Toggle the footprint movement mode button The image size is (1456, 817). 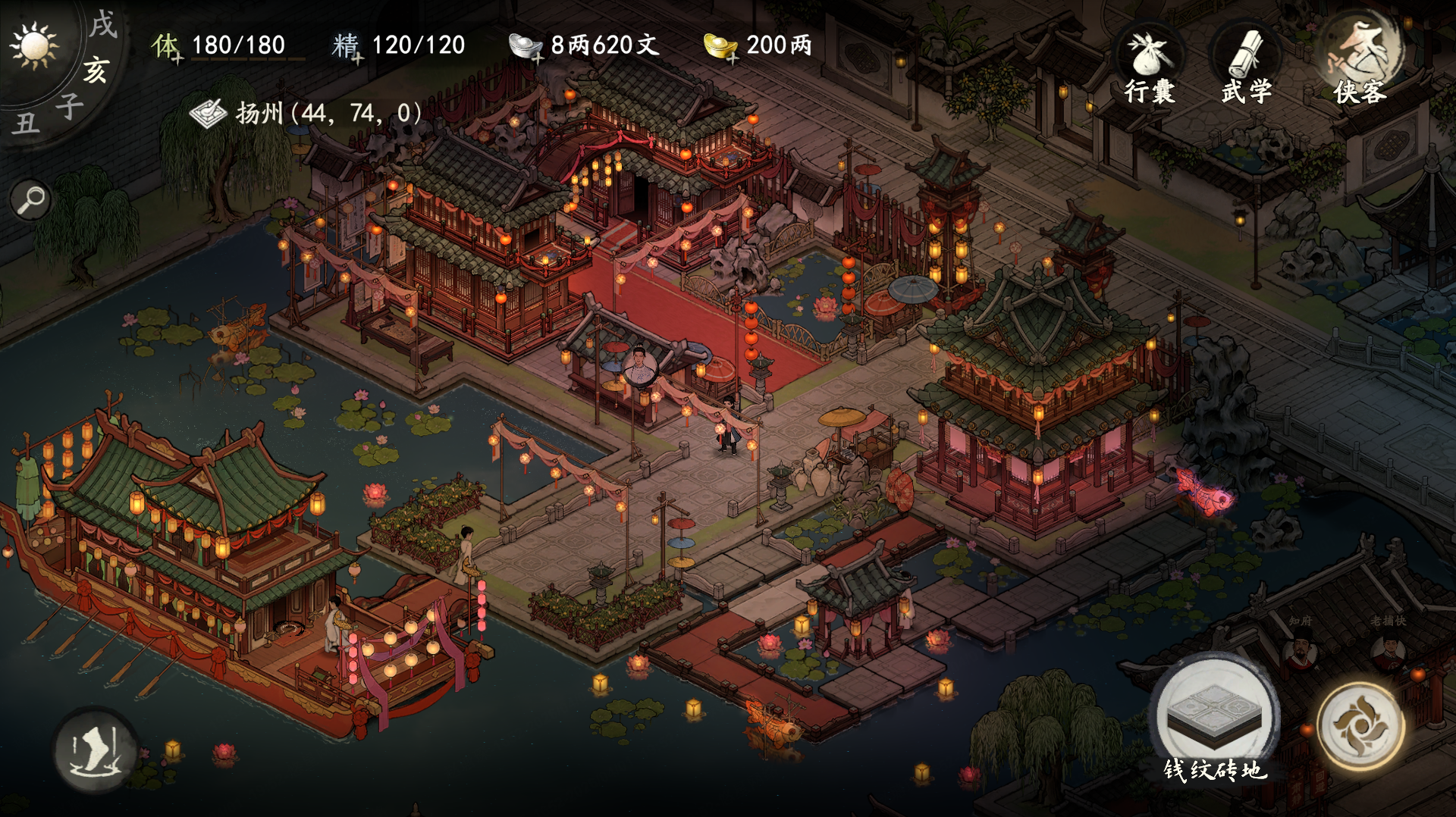pyautogui.click(x=95, y=750)
